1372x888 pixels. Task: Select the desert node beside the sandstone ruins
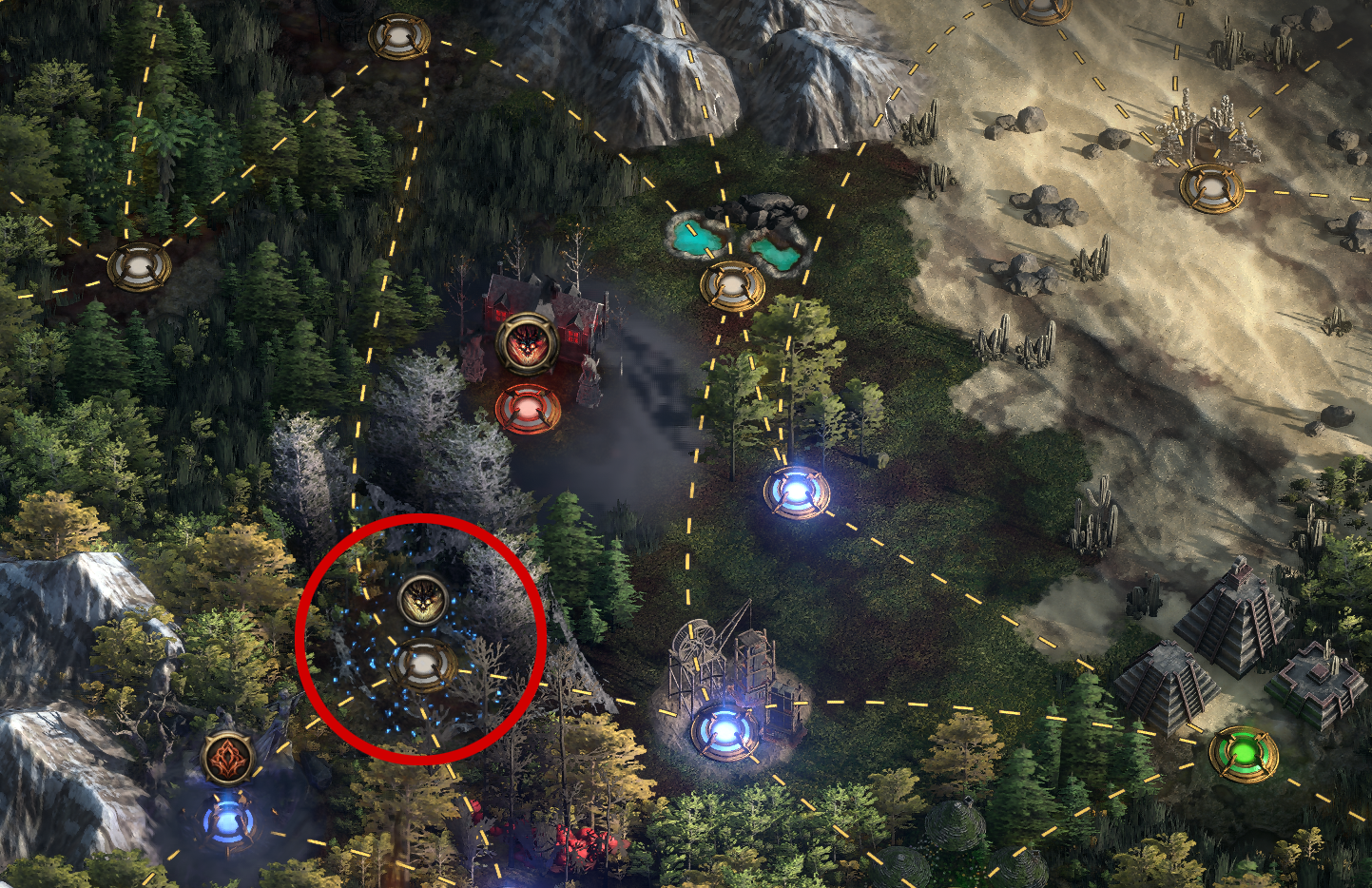pos(1210,187)
